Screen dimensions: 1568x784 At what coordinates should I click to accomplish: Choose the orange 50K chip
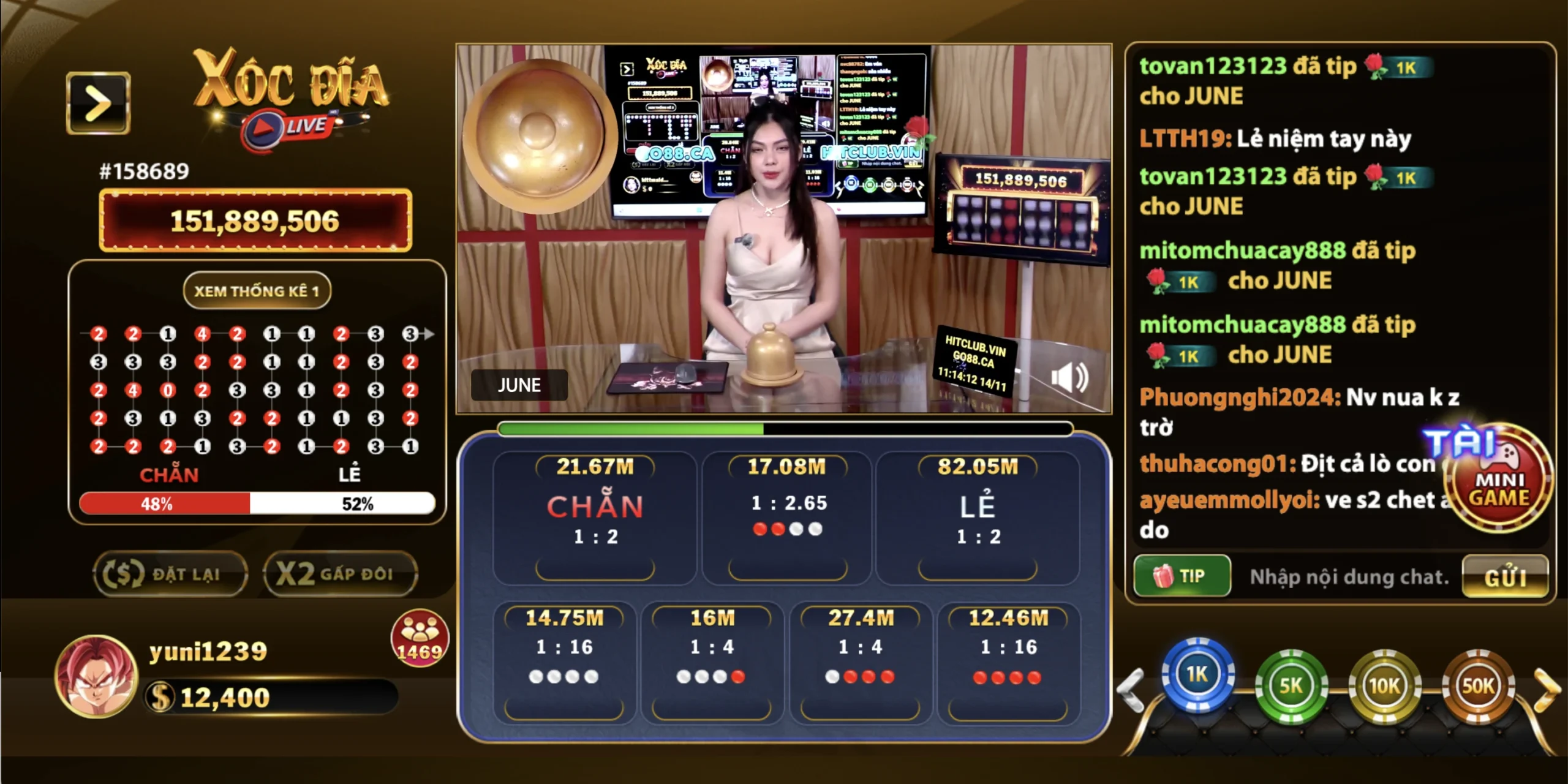coord(1478,685)
